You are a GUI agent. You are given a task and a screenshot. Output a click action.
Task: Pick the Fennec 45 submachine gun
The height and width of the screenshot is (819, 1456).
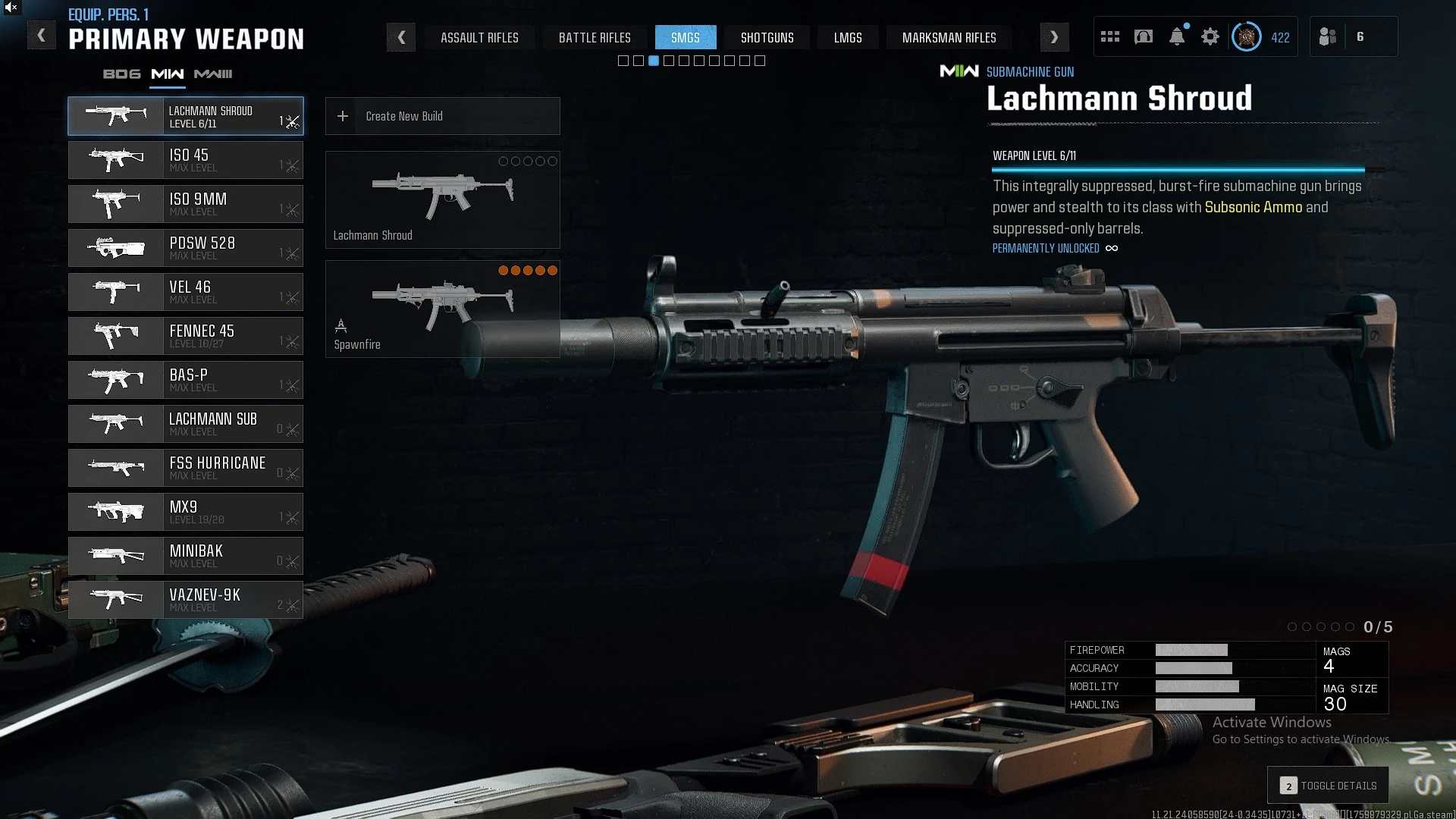coord(186,336)
